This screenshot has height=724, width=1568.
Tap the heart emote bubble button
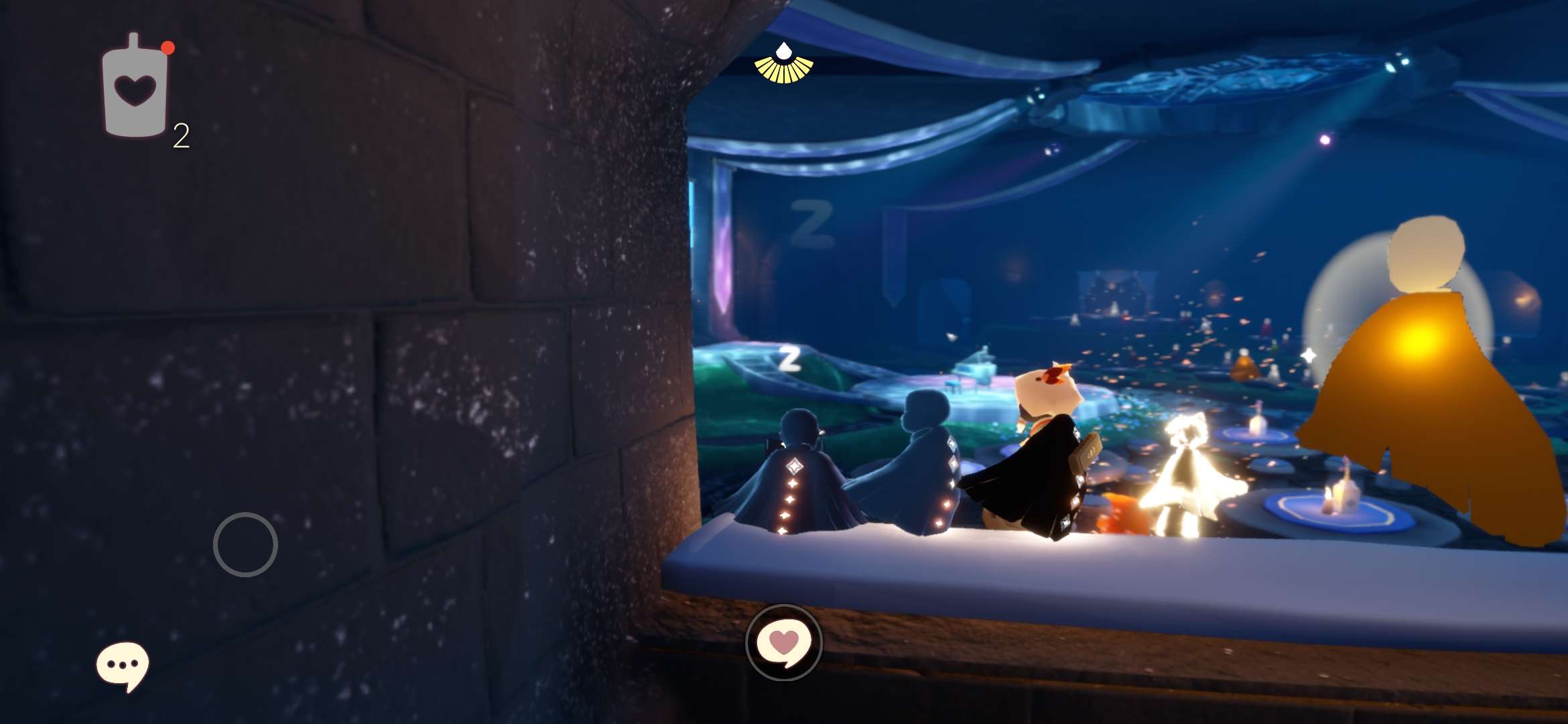(783, 642)
